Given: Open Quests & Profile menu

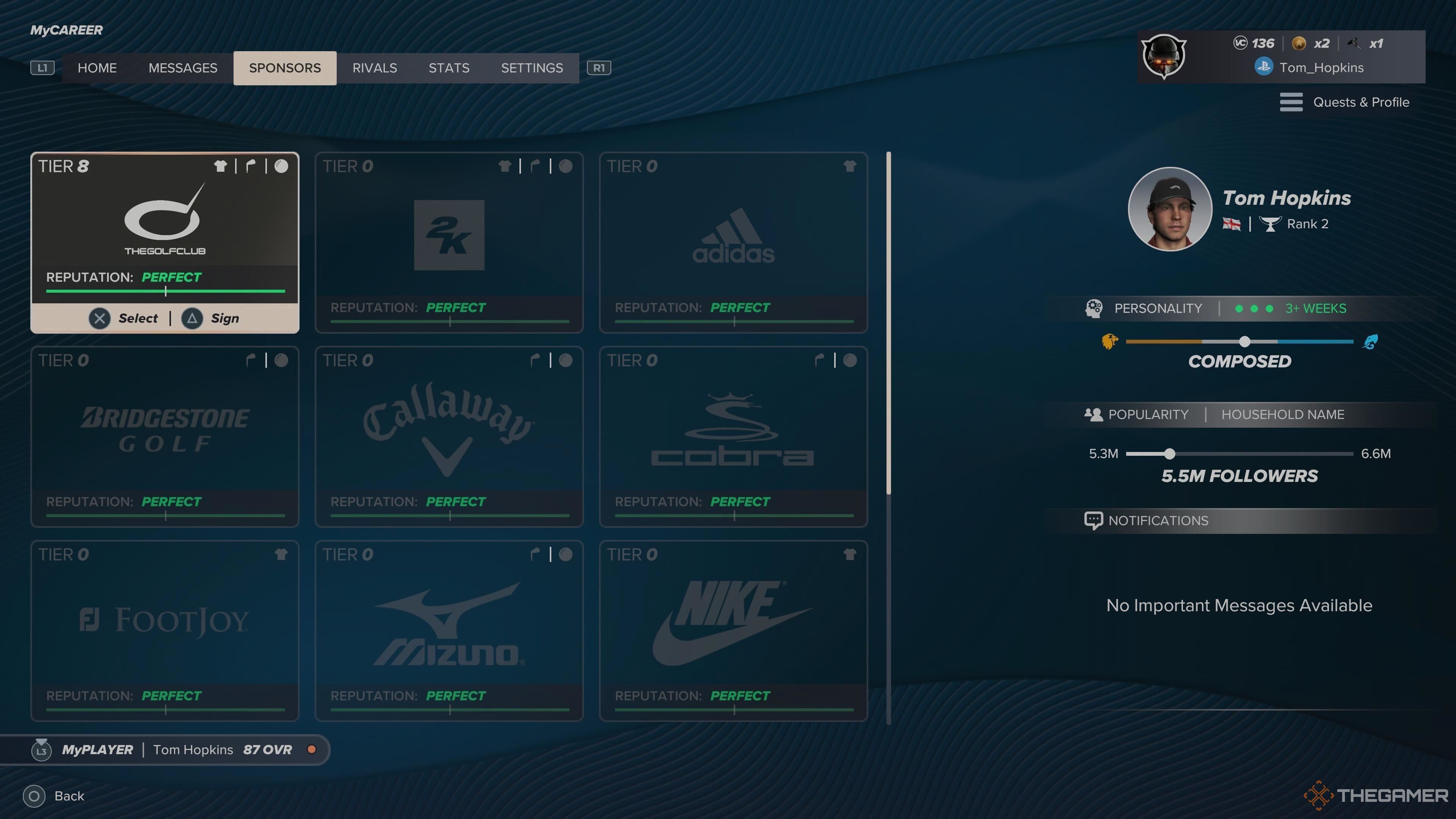Looking at the screenshot, I should 1345,102.
